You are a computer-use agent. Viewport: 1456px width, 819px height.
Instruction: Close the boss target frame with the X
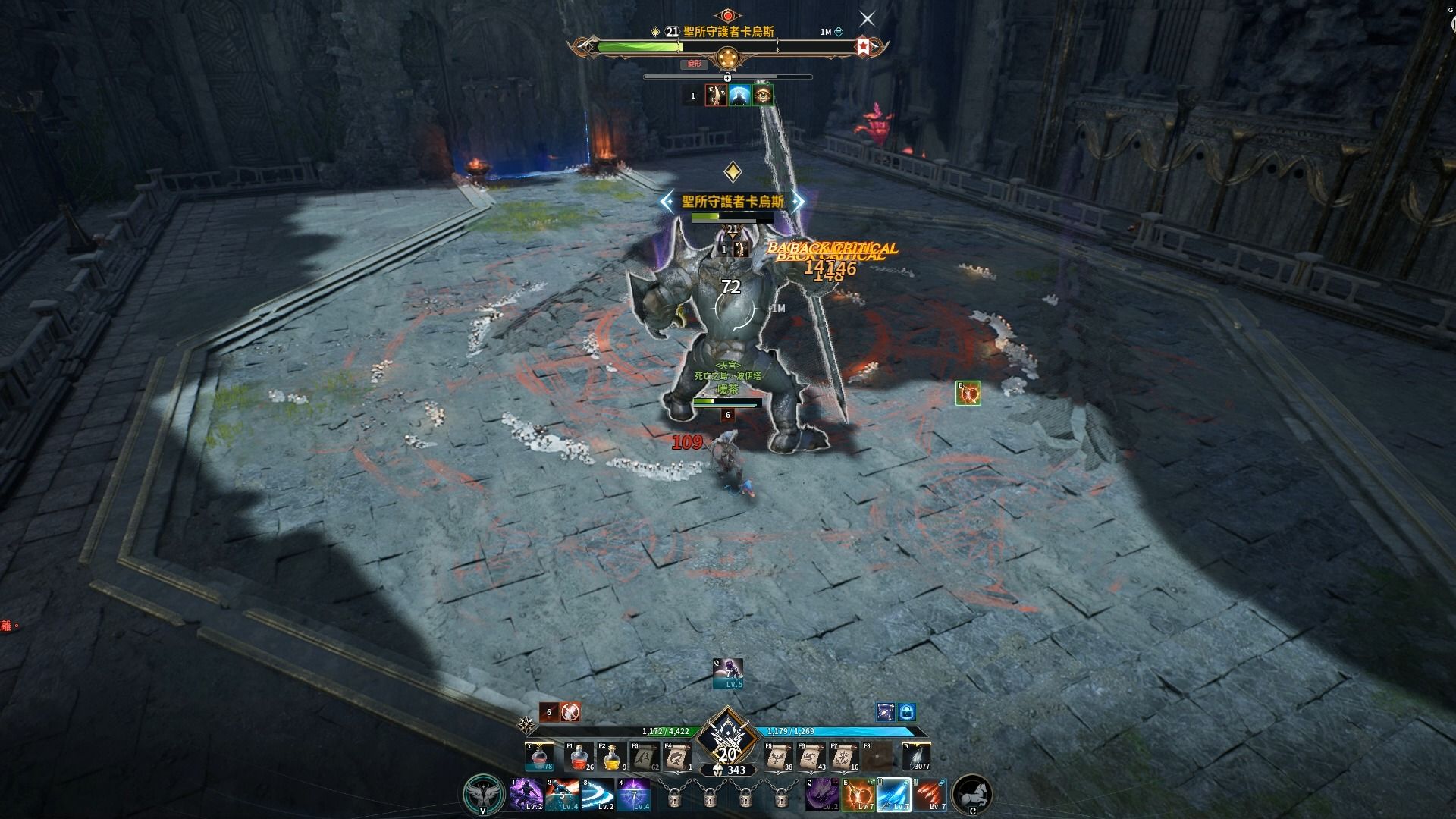pyautogui.click(x=867, y=19)
